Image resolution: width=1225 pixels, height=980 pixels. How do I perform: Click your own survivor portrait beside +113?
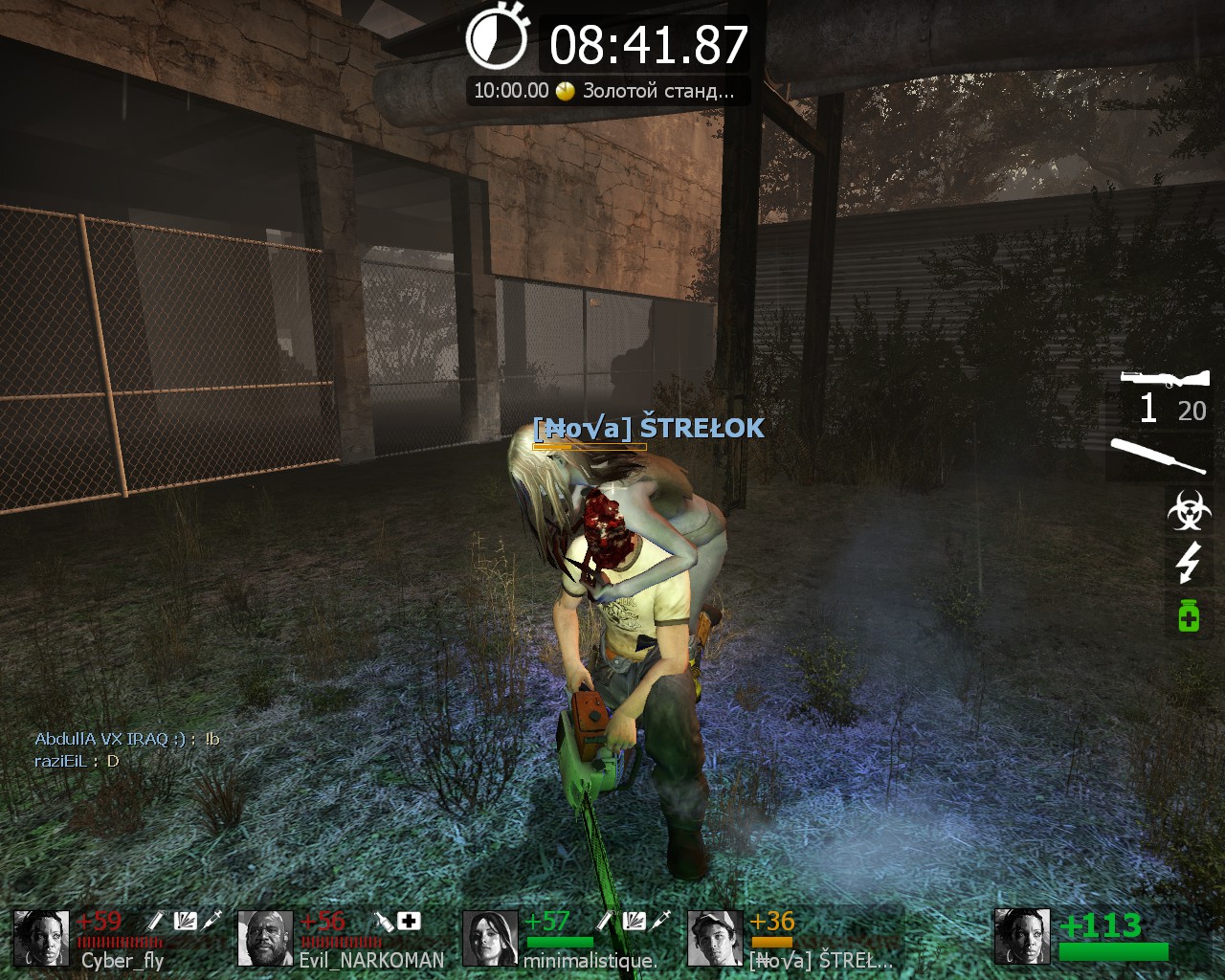(1022, 936)
